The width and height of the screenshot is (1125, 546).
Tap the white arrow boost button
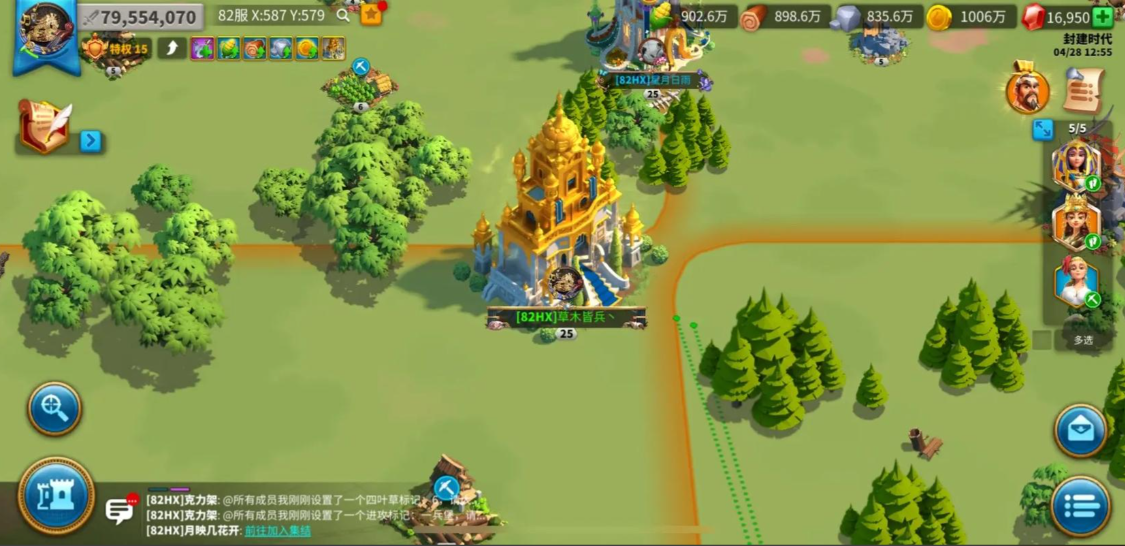click(x=170, y=48)
